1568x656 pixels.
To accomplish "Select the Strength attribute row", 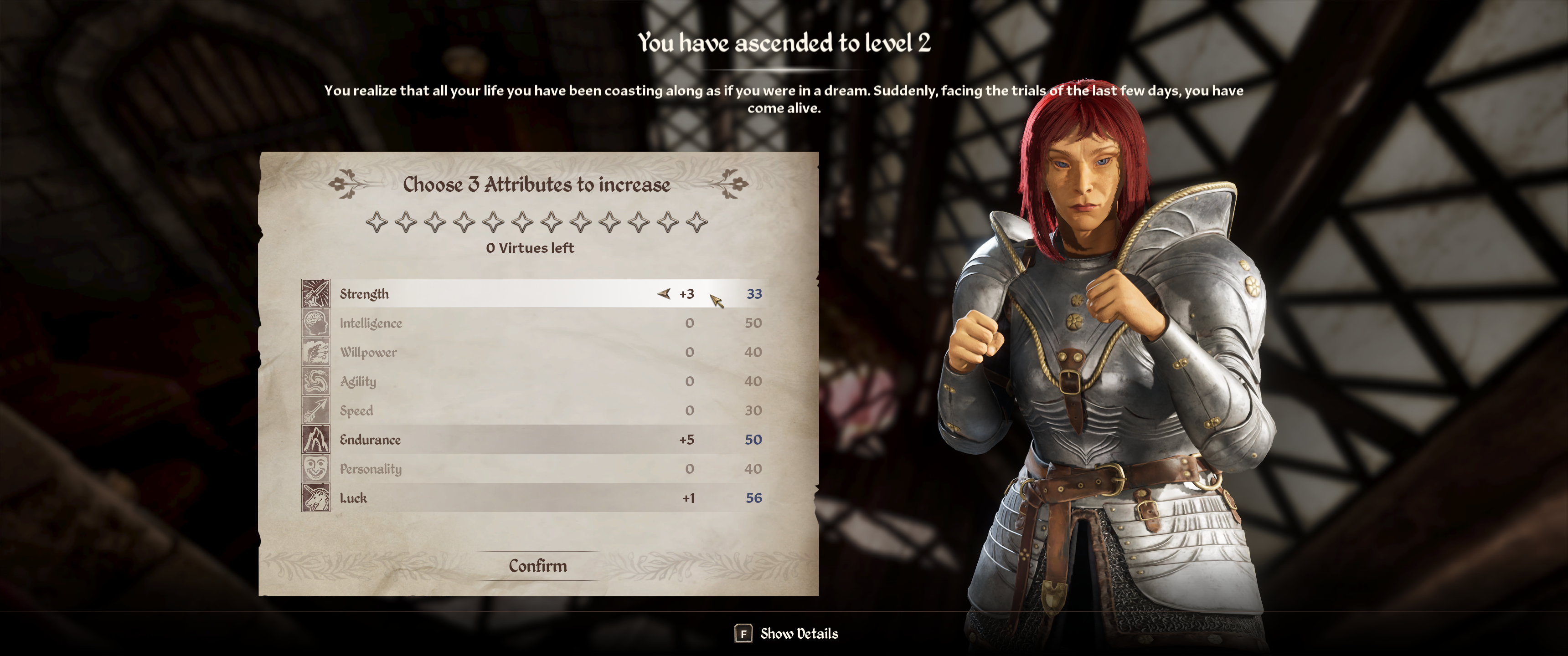I will [487, 294].
